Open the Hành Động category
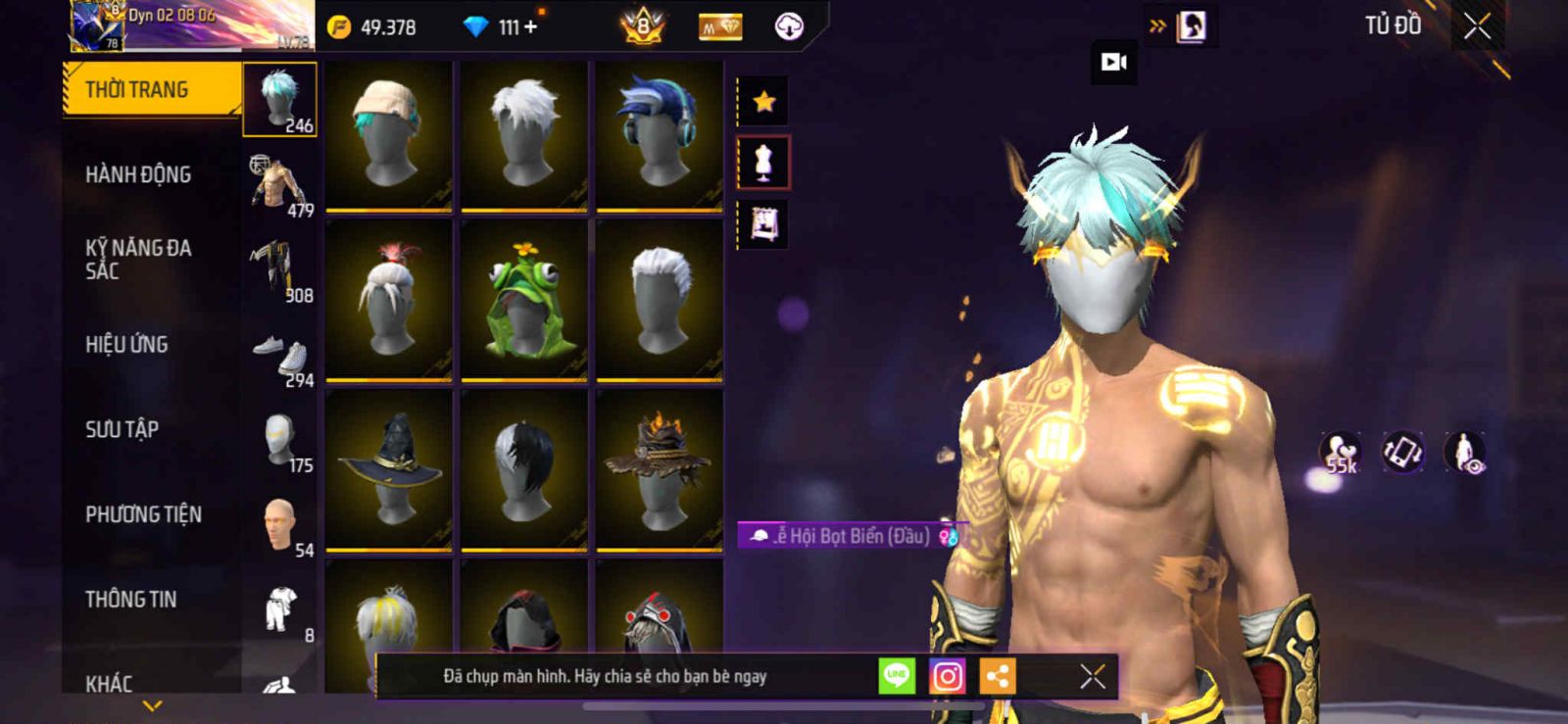This screenshot has height=724, width=1568. pos(138,174)
